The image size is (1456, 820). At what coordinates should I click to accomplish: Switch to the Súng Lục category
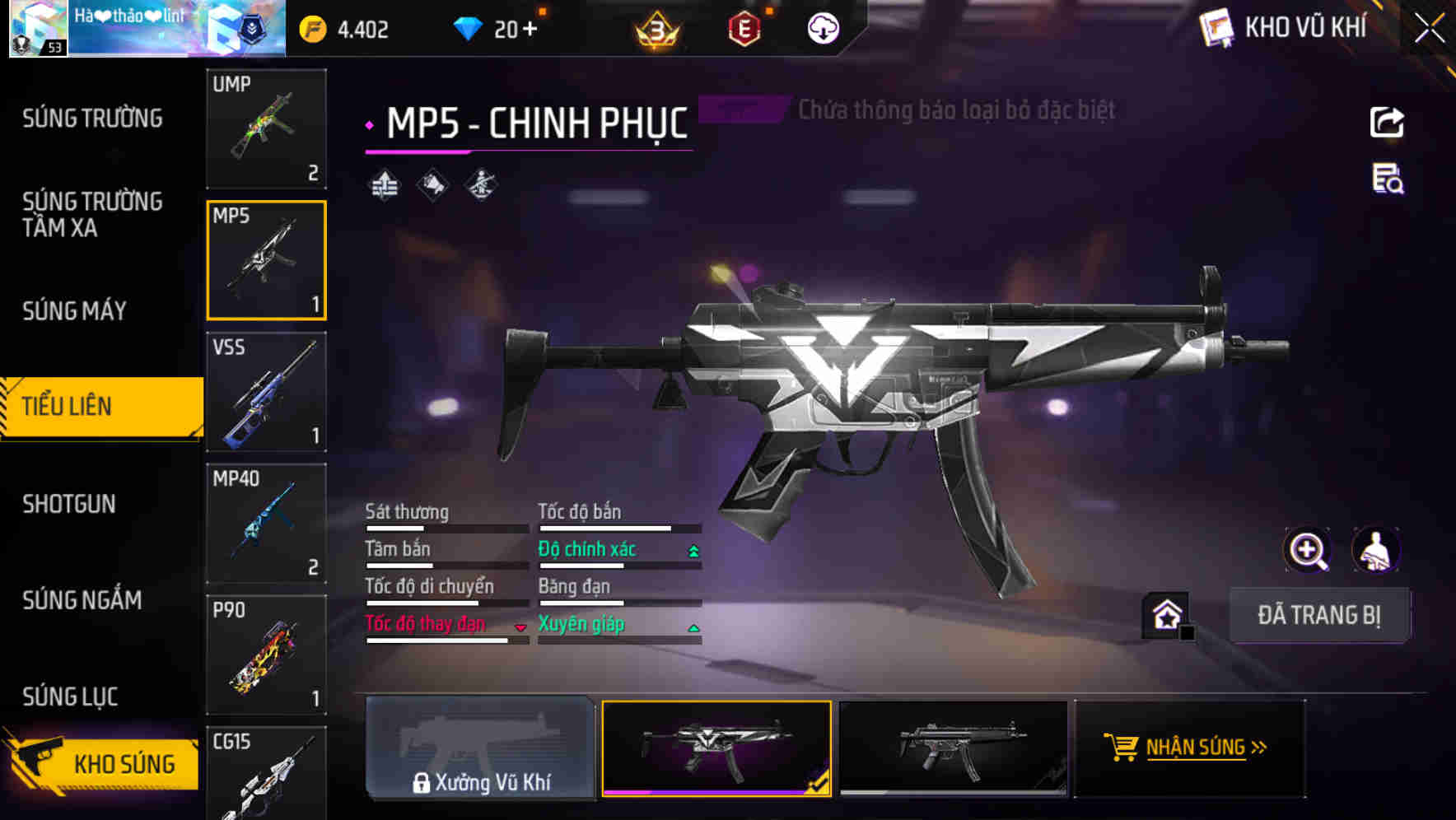tap(70, 697)
